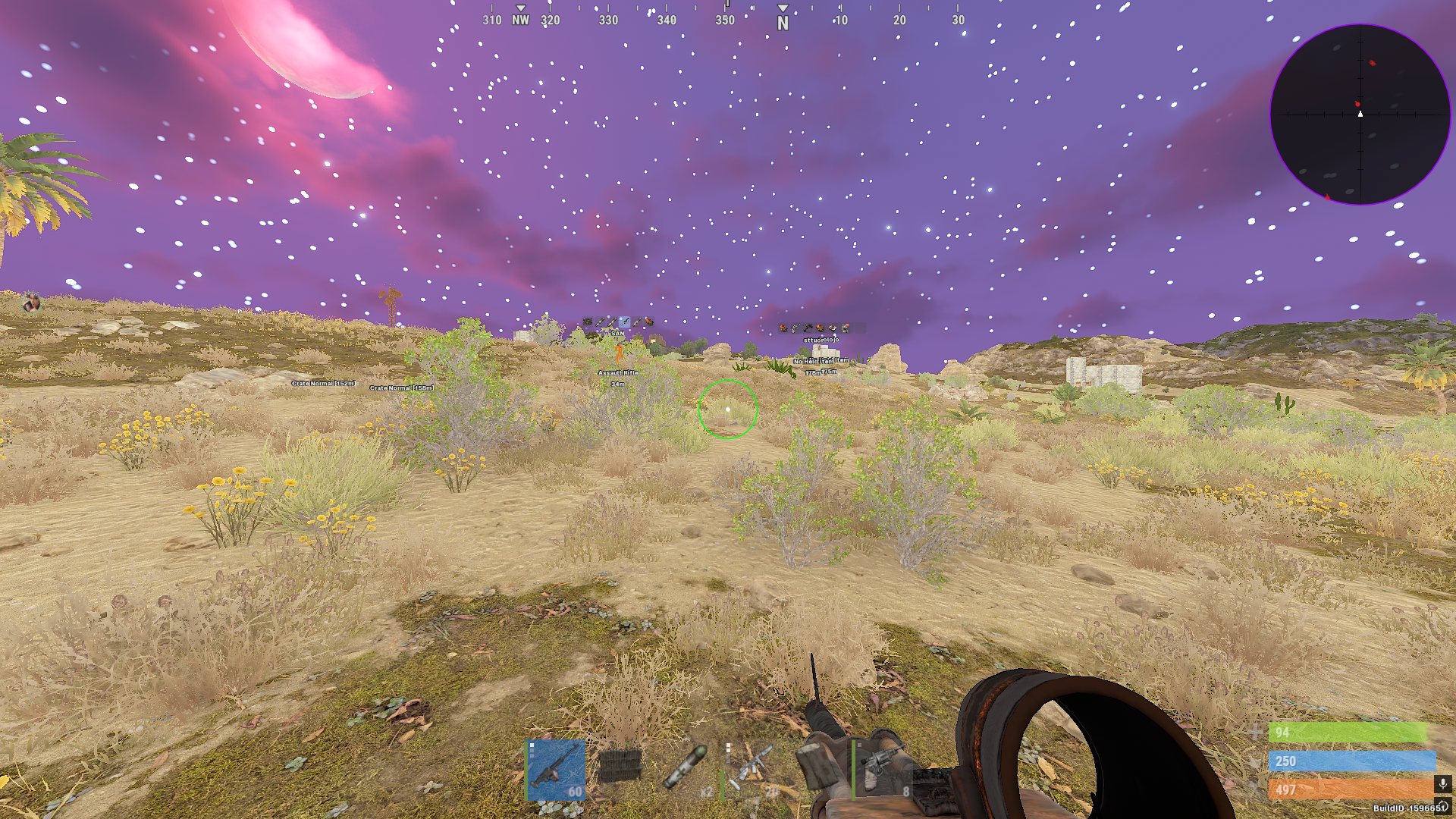Click the grenade icon in SAN's floating toolbelt

click(x=648, y=322)
